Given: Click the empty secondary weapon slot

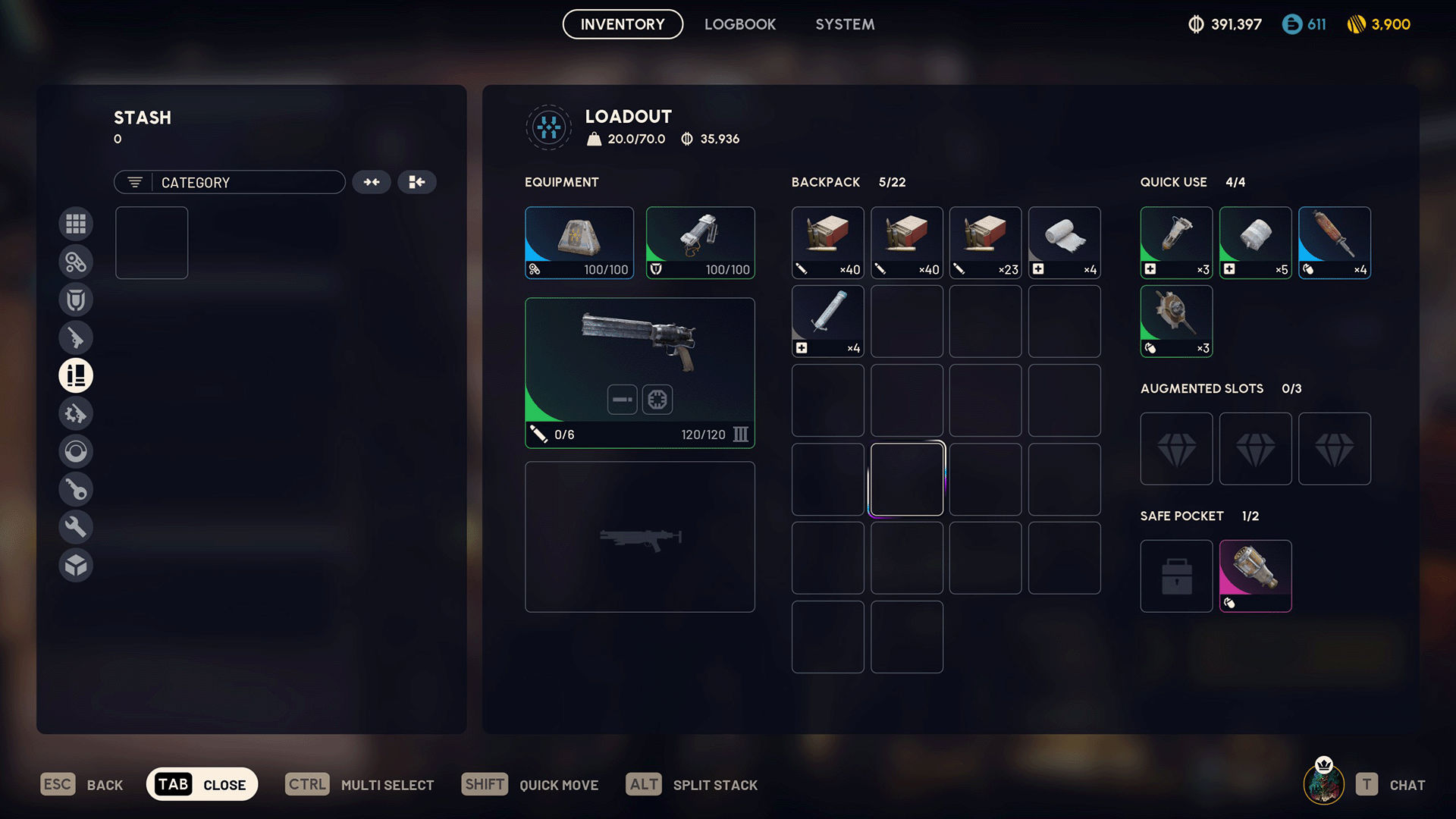Looking at the screenshot, I should tap(639, 537).
